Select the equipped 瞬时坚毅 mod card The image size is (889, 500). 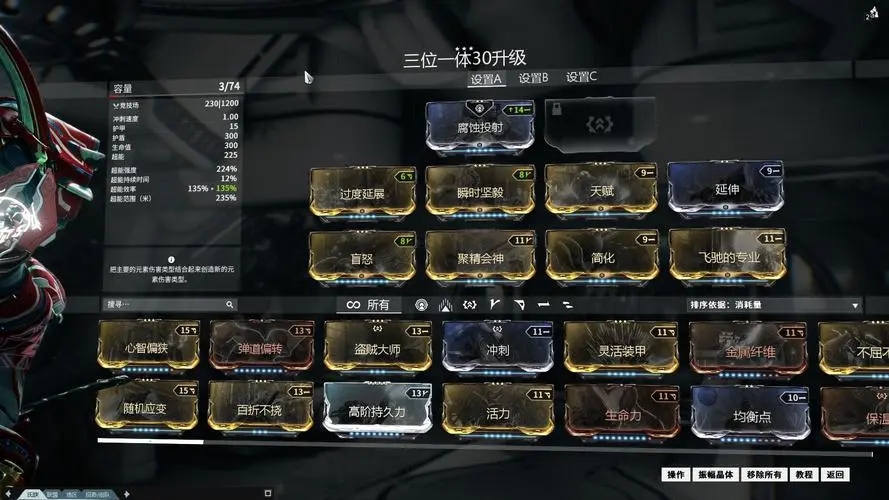(479, 191)
